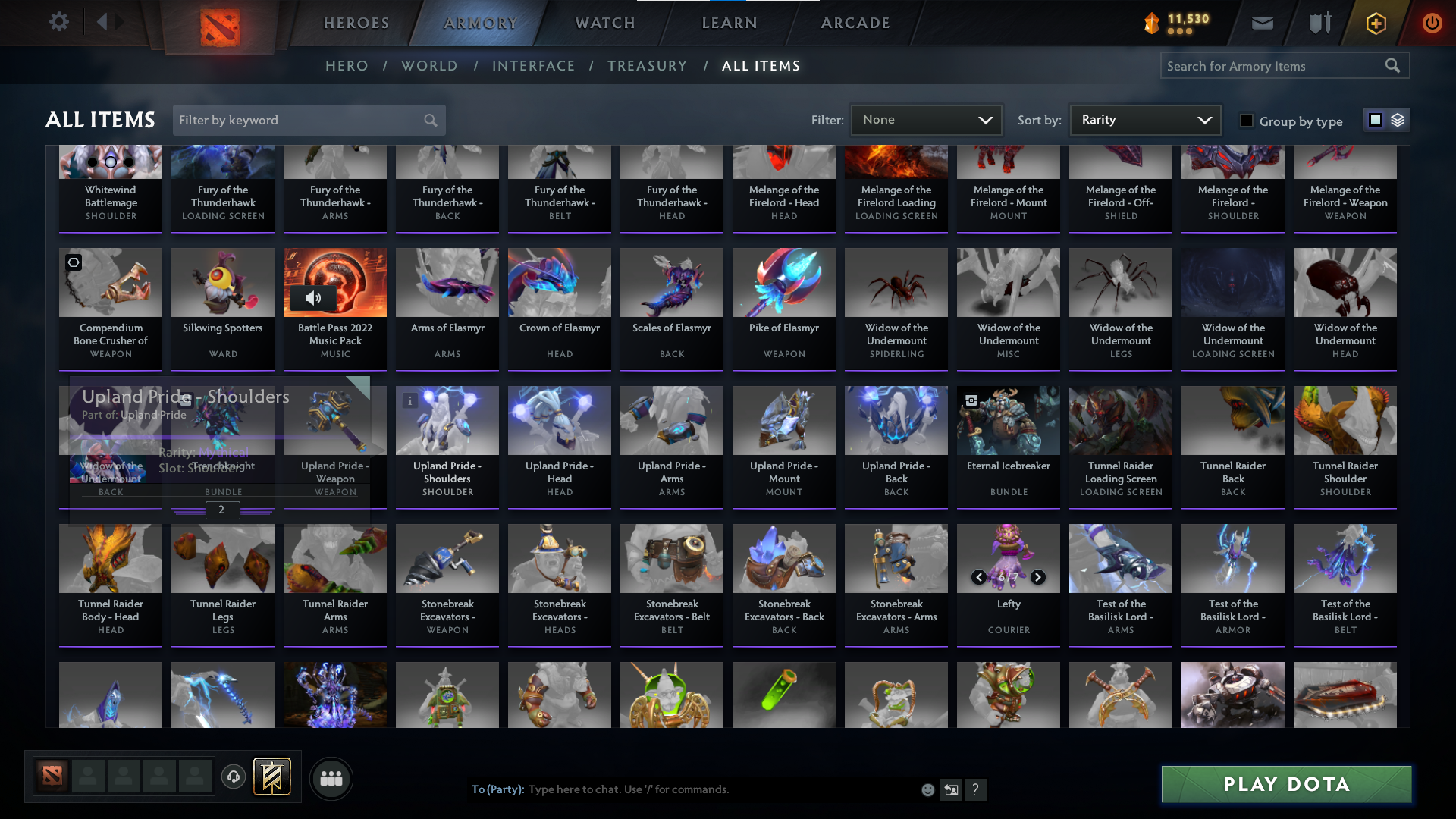Open the Filter dropdown showing None

pos(925,120)
